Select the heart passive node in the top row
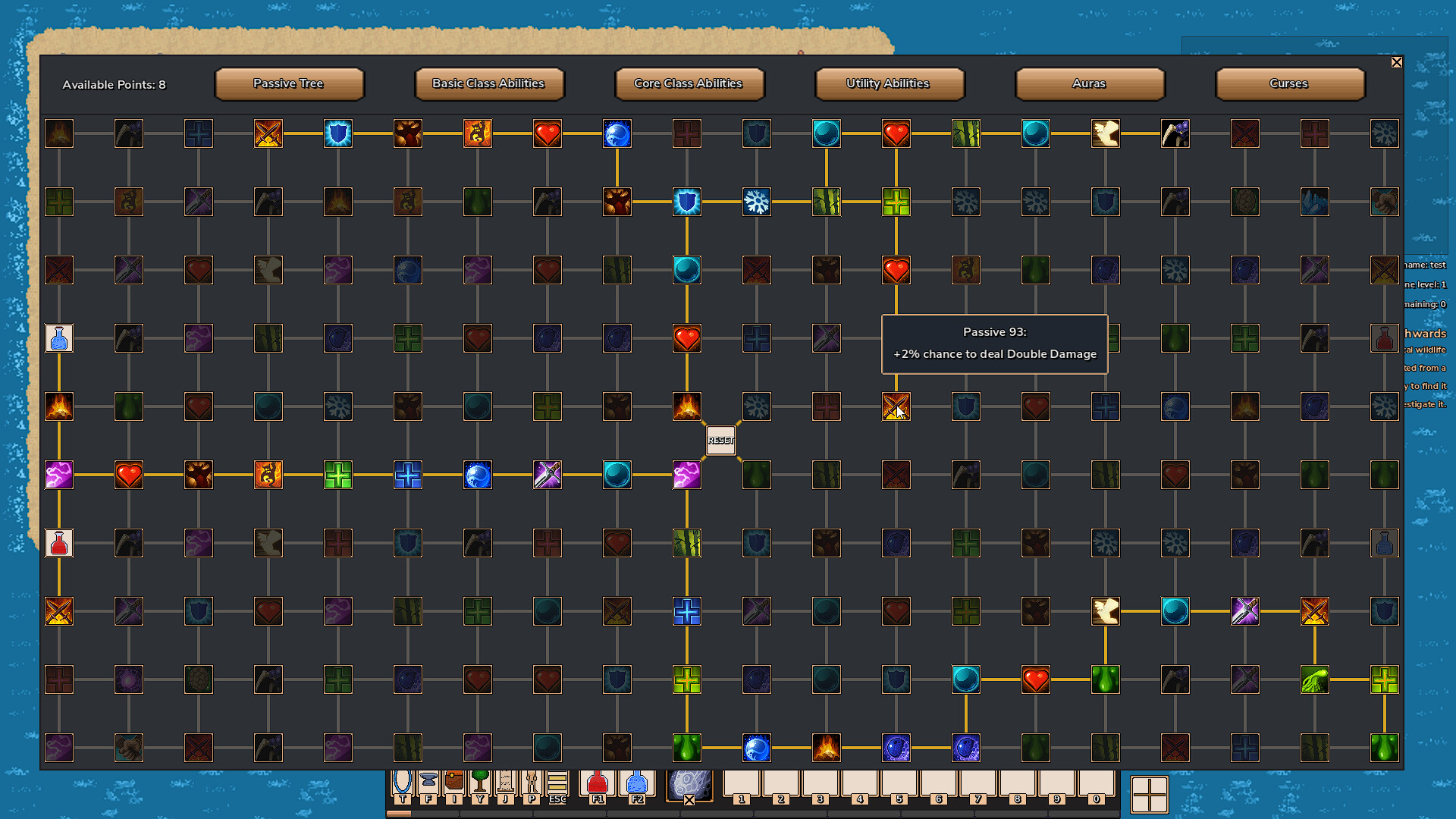This screenshot has height=819, width=1456. tap(896, 133)
